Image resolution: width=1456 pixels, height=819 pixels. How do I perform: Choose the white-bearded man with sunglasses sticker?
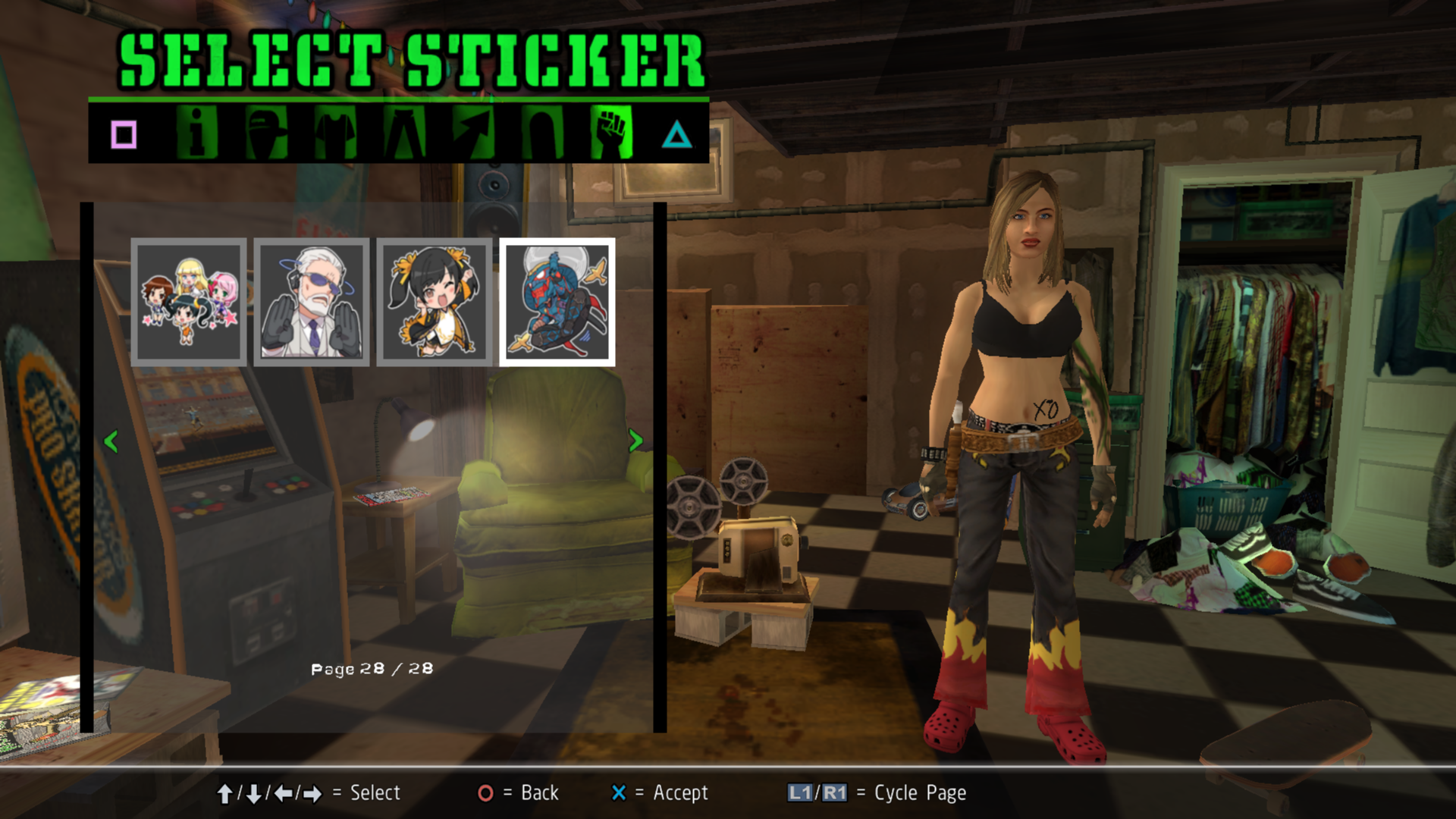(x=312, y=302)
